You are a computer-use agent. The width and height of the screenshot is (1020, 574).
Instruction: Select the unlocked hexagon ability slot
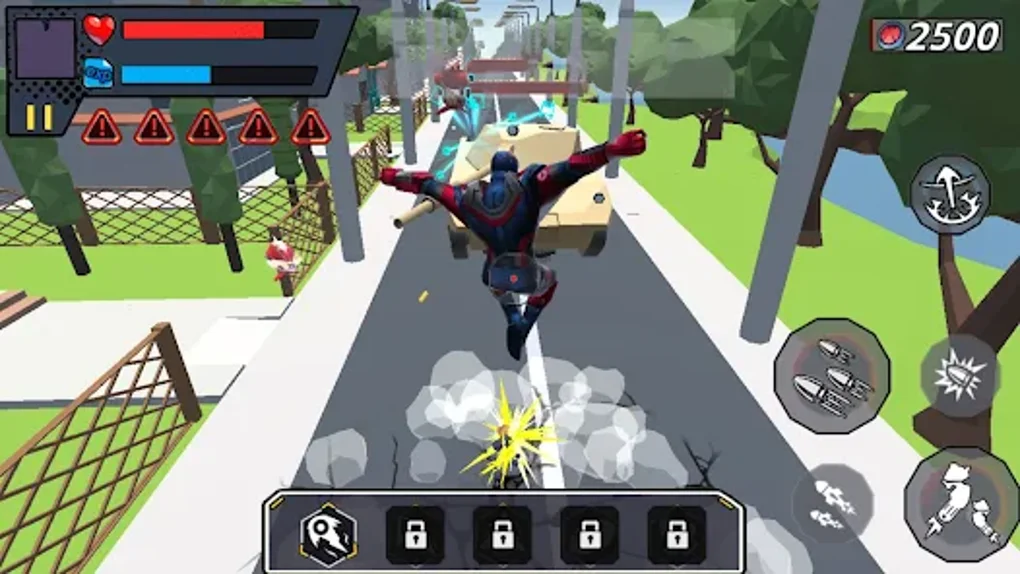coord(328,535)
